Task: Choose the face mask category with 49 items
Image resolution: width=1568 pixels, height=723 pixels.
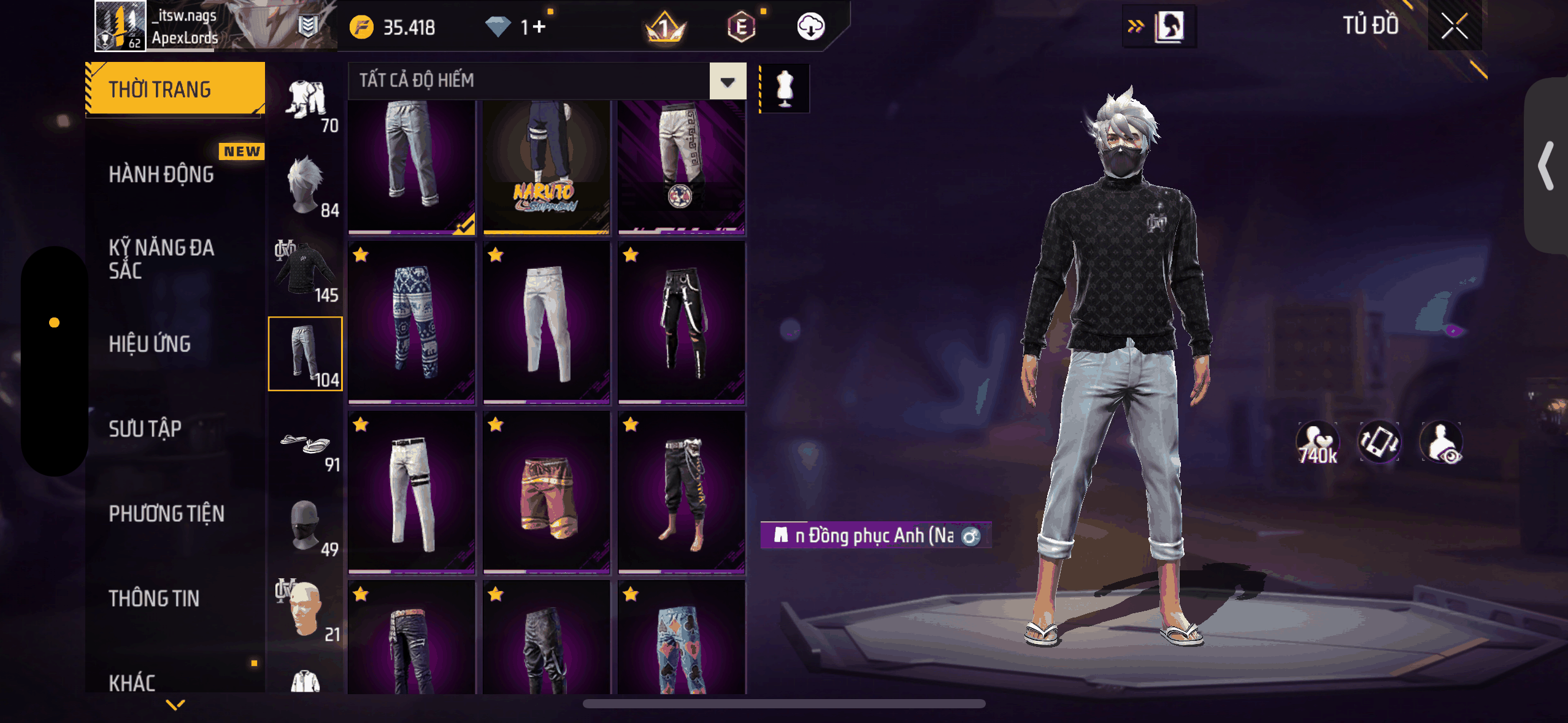Action: click(306, 527)
